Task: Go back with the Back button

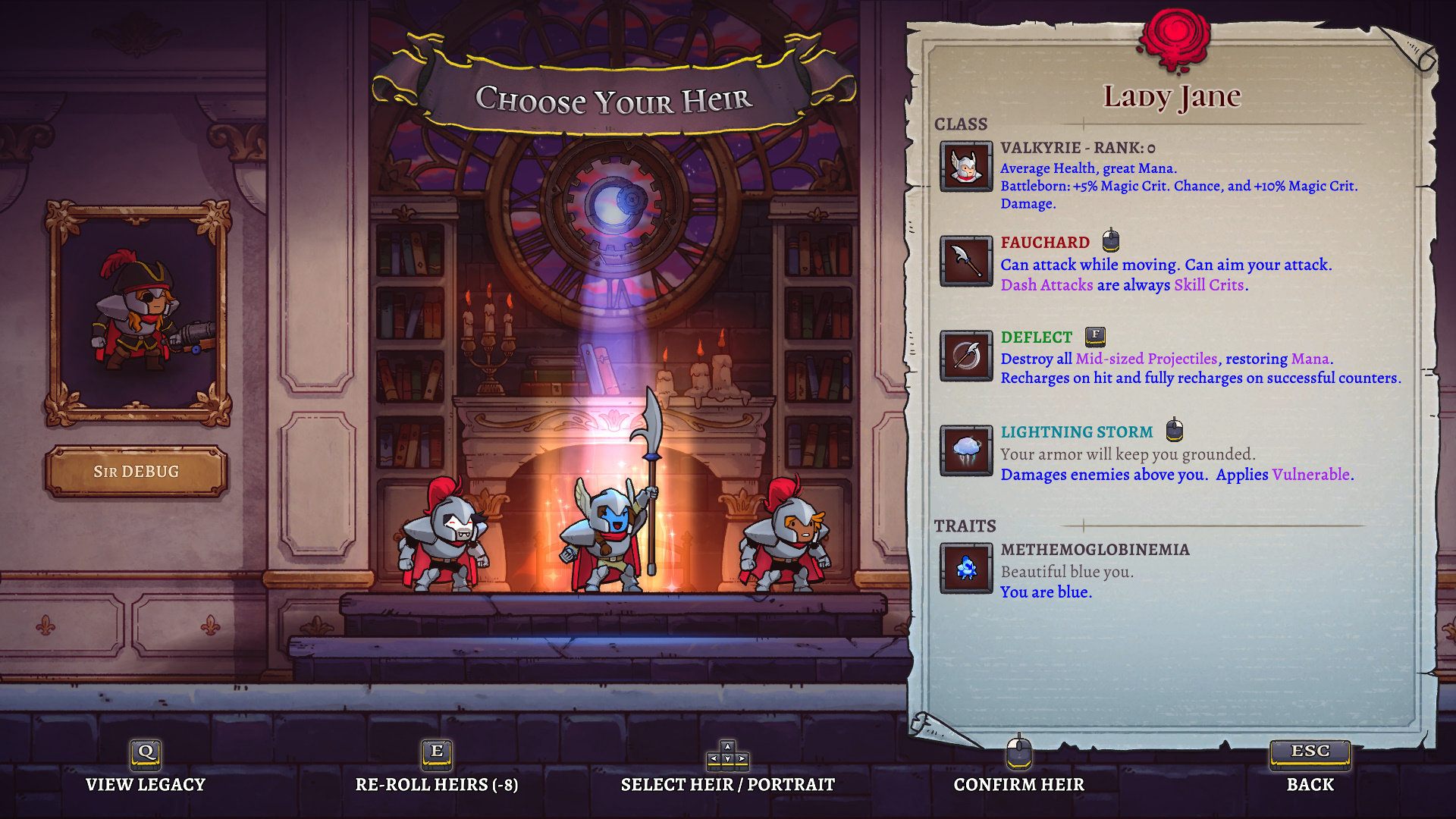Action: [x=1310, y=767]
